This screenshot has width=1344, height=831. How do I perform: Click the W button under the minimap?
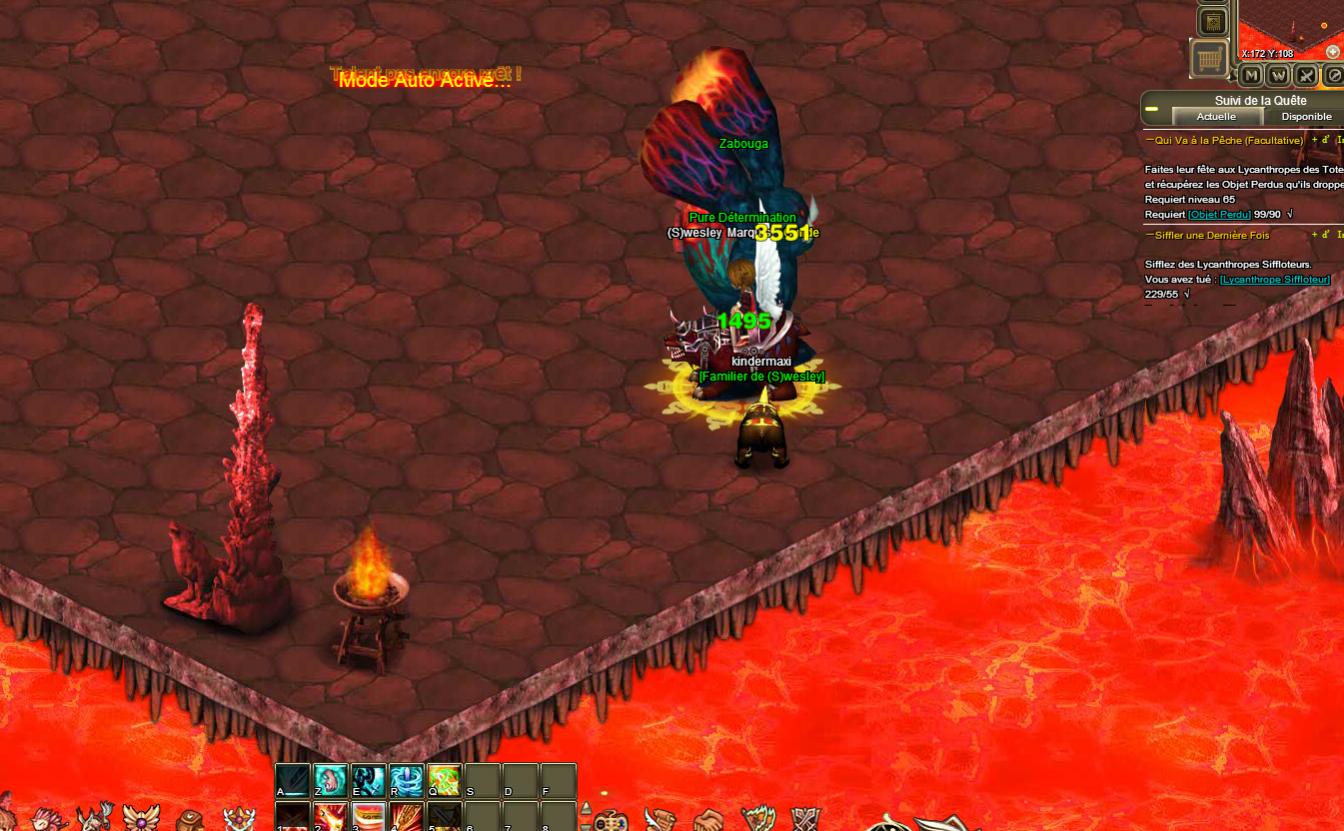click(1278, 75)
